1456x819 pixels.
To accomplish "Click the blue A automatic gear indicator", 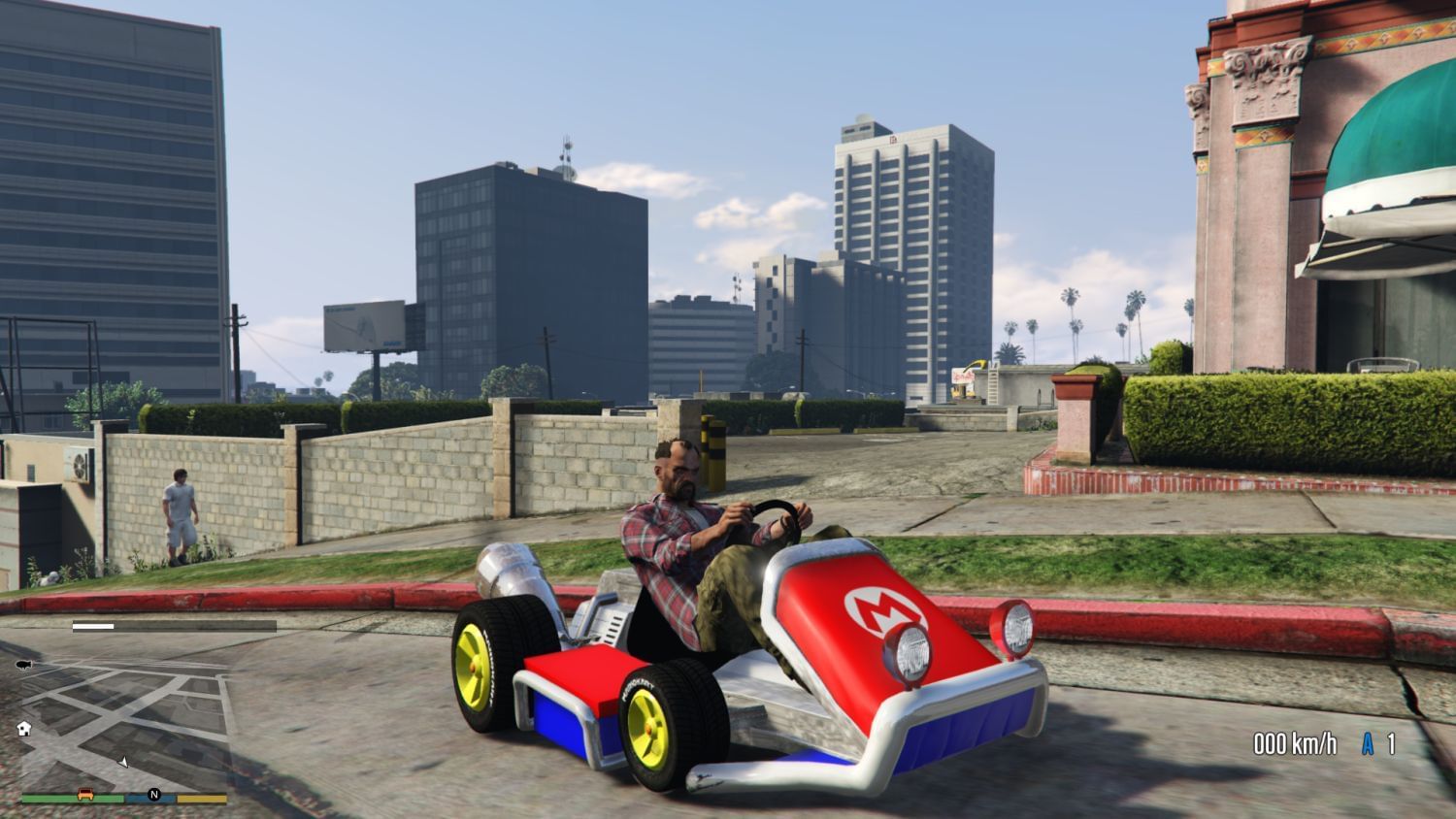I will pyautogui.click(x=1367, y=744).
